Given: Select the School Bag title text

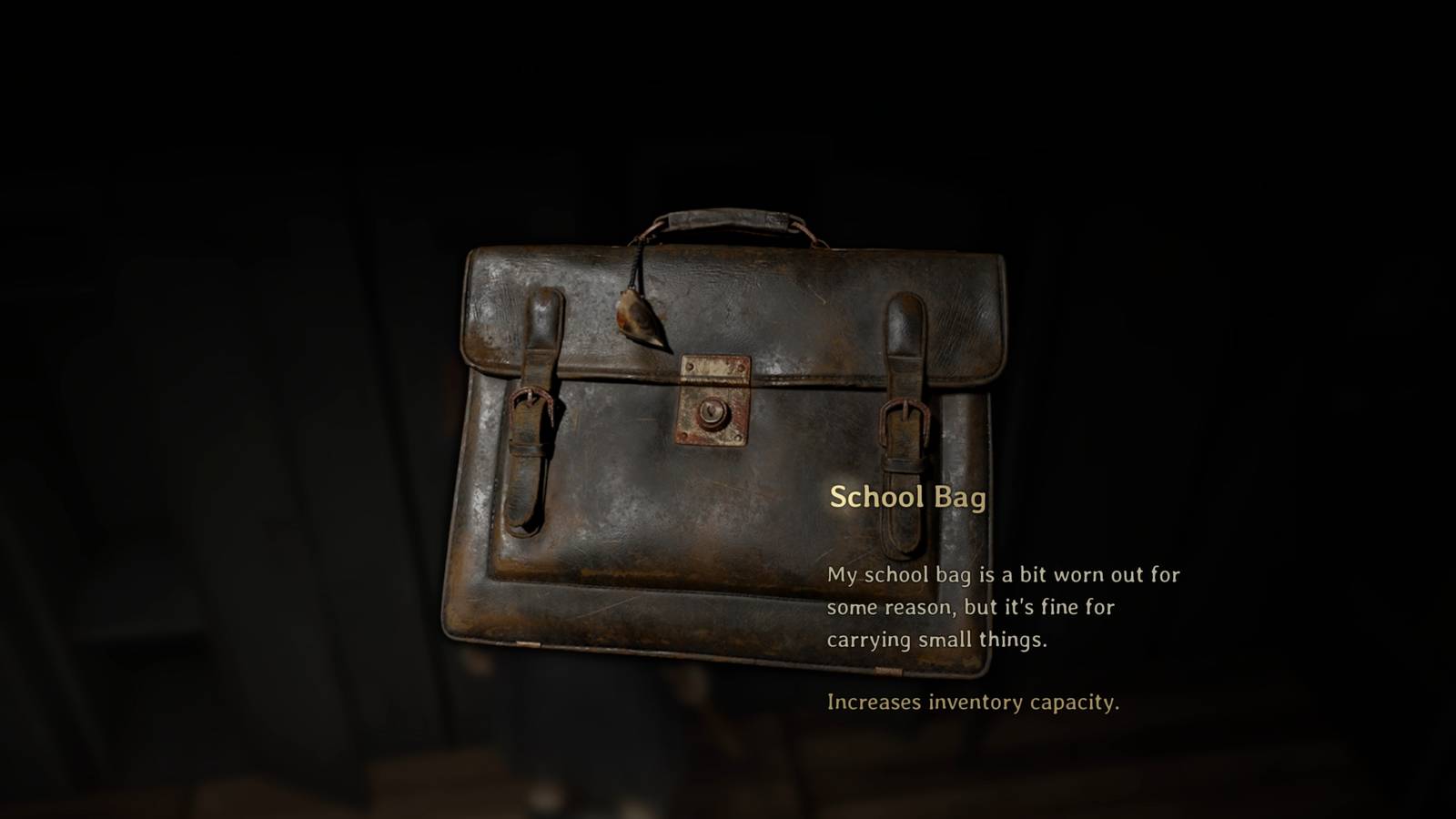Looking at the screenshot, I should (907, 496).
